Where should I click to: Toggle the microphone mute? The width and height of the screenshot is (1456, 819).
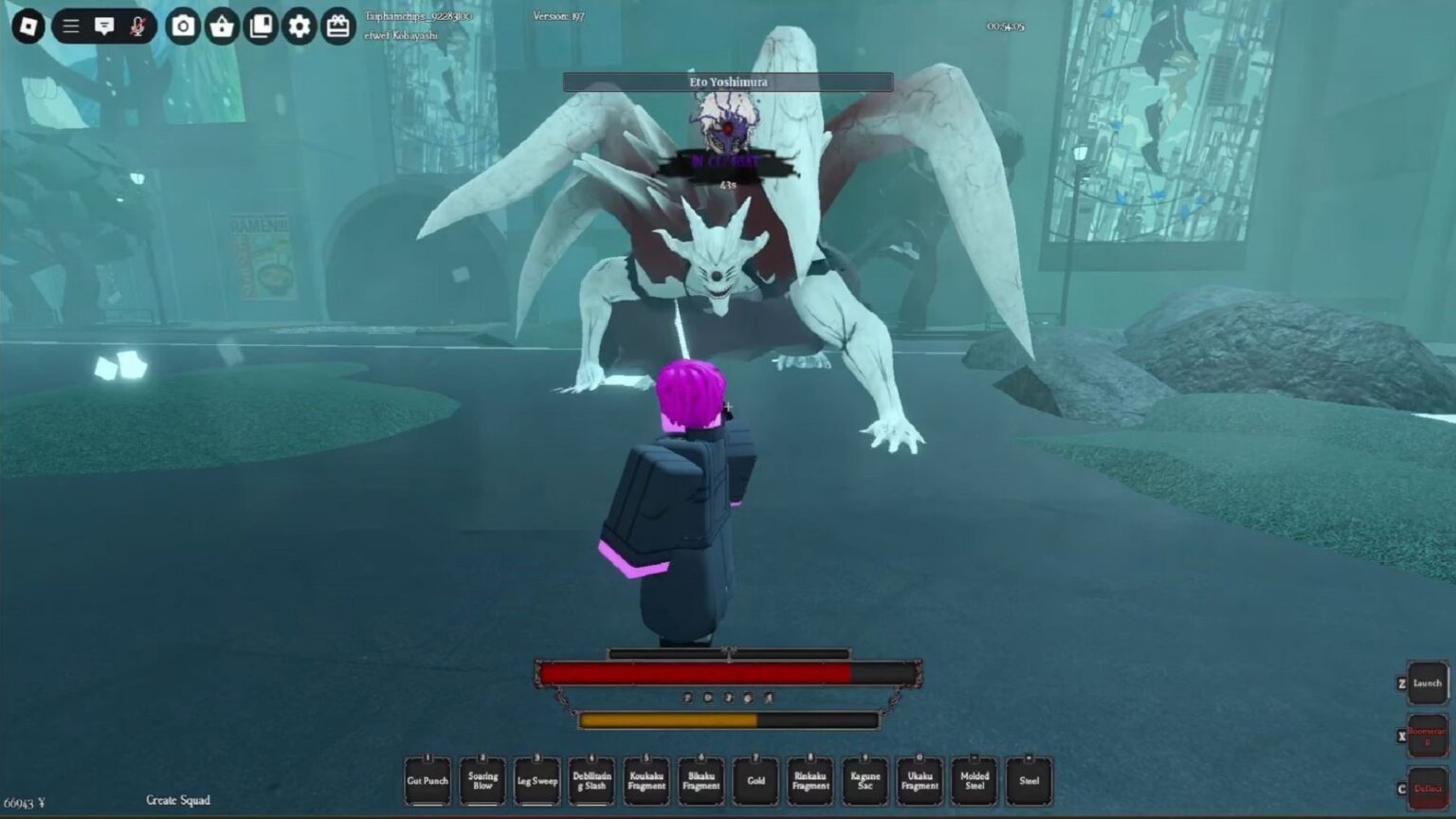point(138,27)
